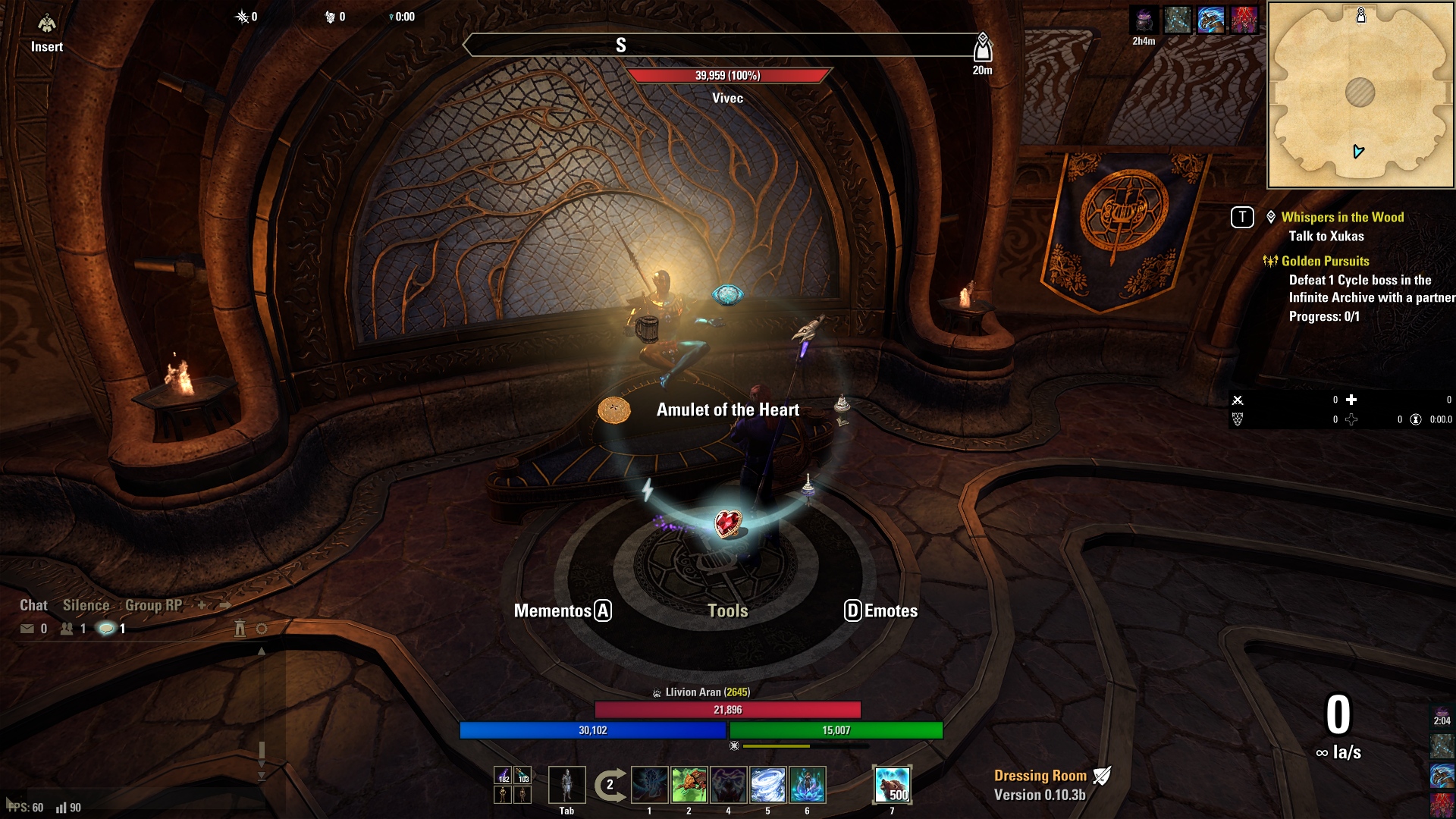The width and height of the screenshot is (1456, 819).
Task: Activate the whirlwind ability on the action bar
Action: (767, 785)
